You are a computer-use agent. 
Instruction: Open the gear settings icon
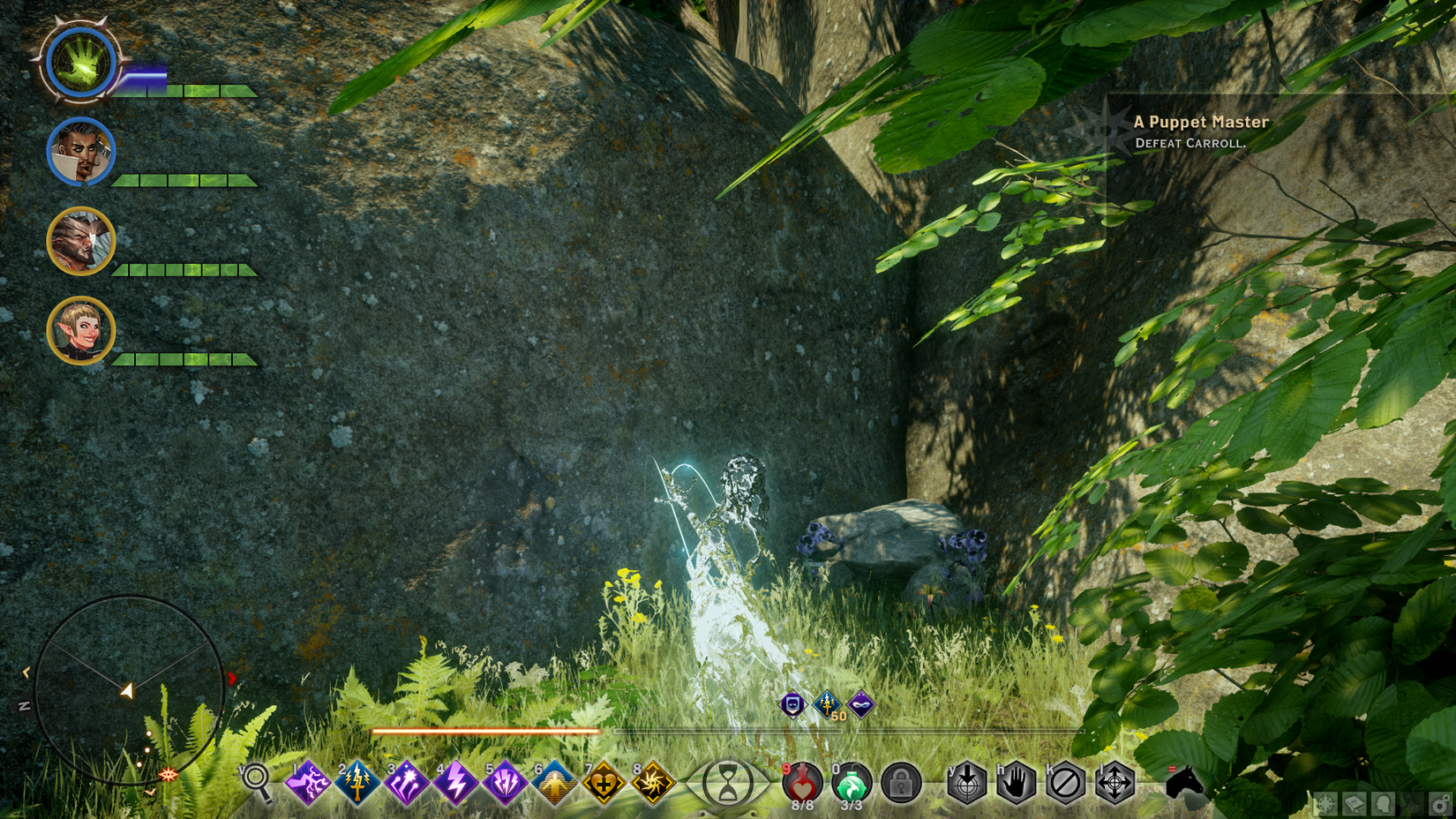(1440, 804)
